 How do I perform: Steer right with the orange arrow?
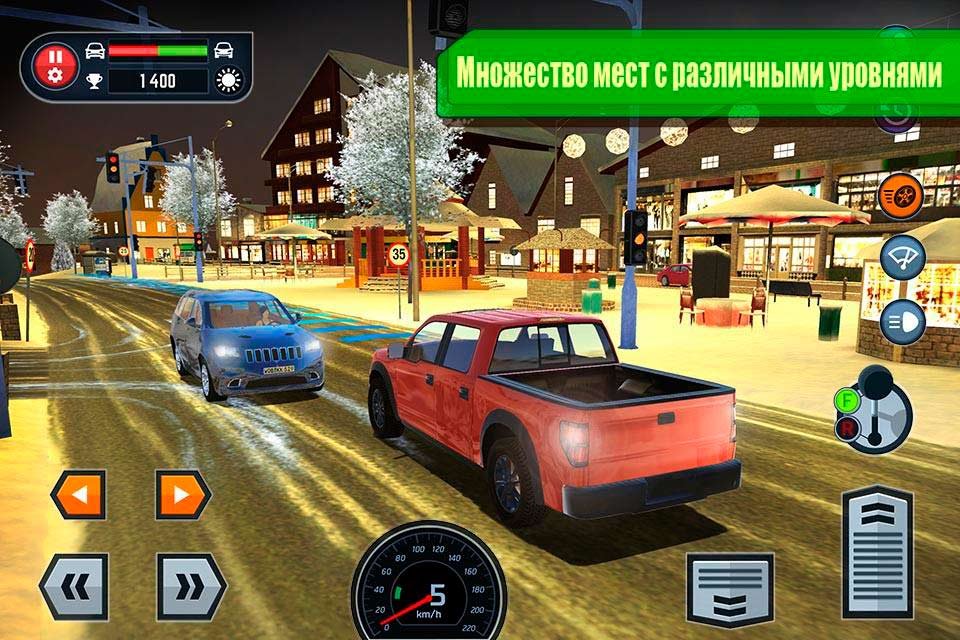pyautogui.click(x=183, y=494)
